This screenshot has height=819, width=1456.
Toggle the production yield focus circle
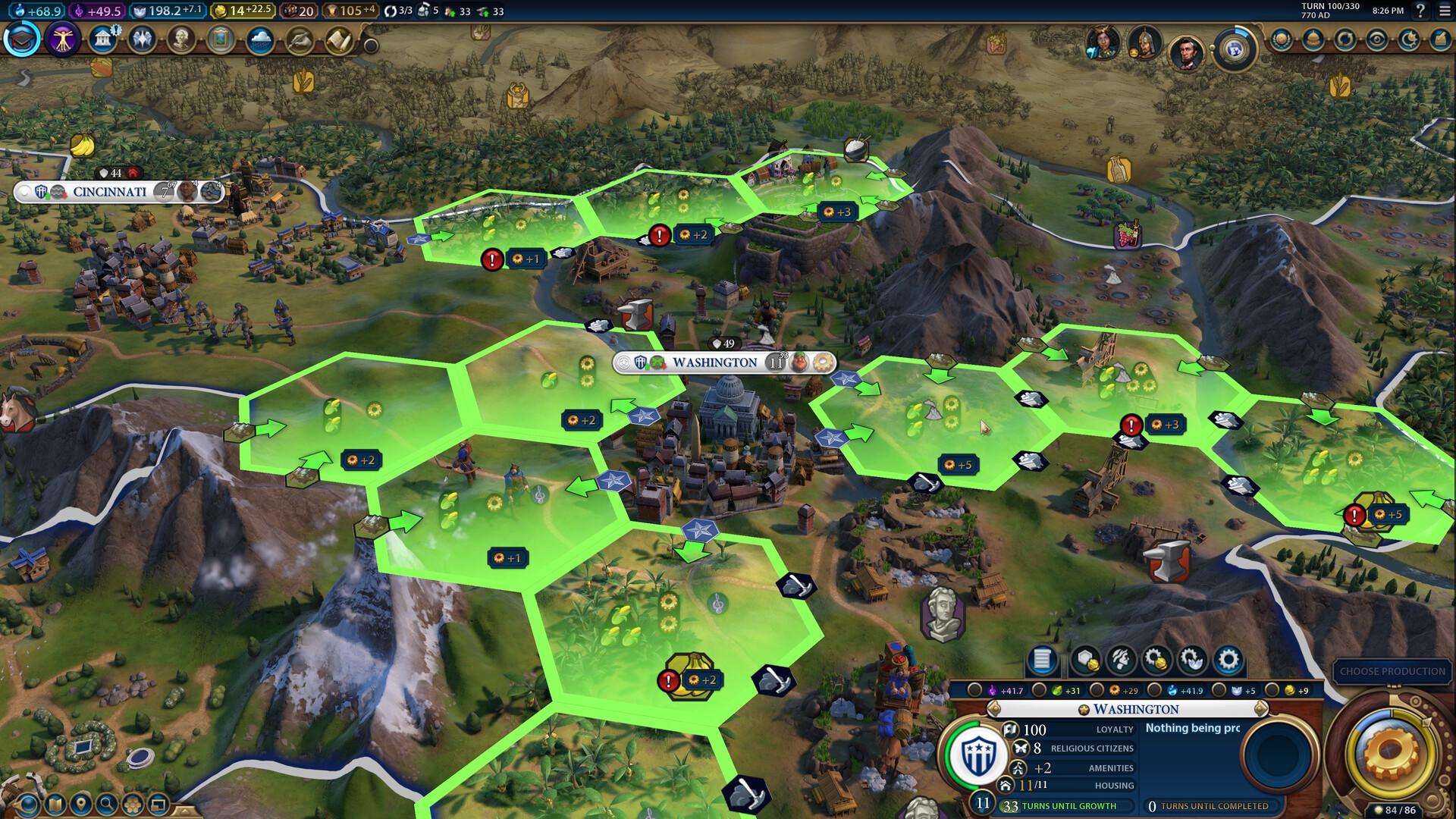point(1097,691)
